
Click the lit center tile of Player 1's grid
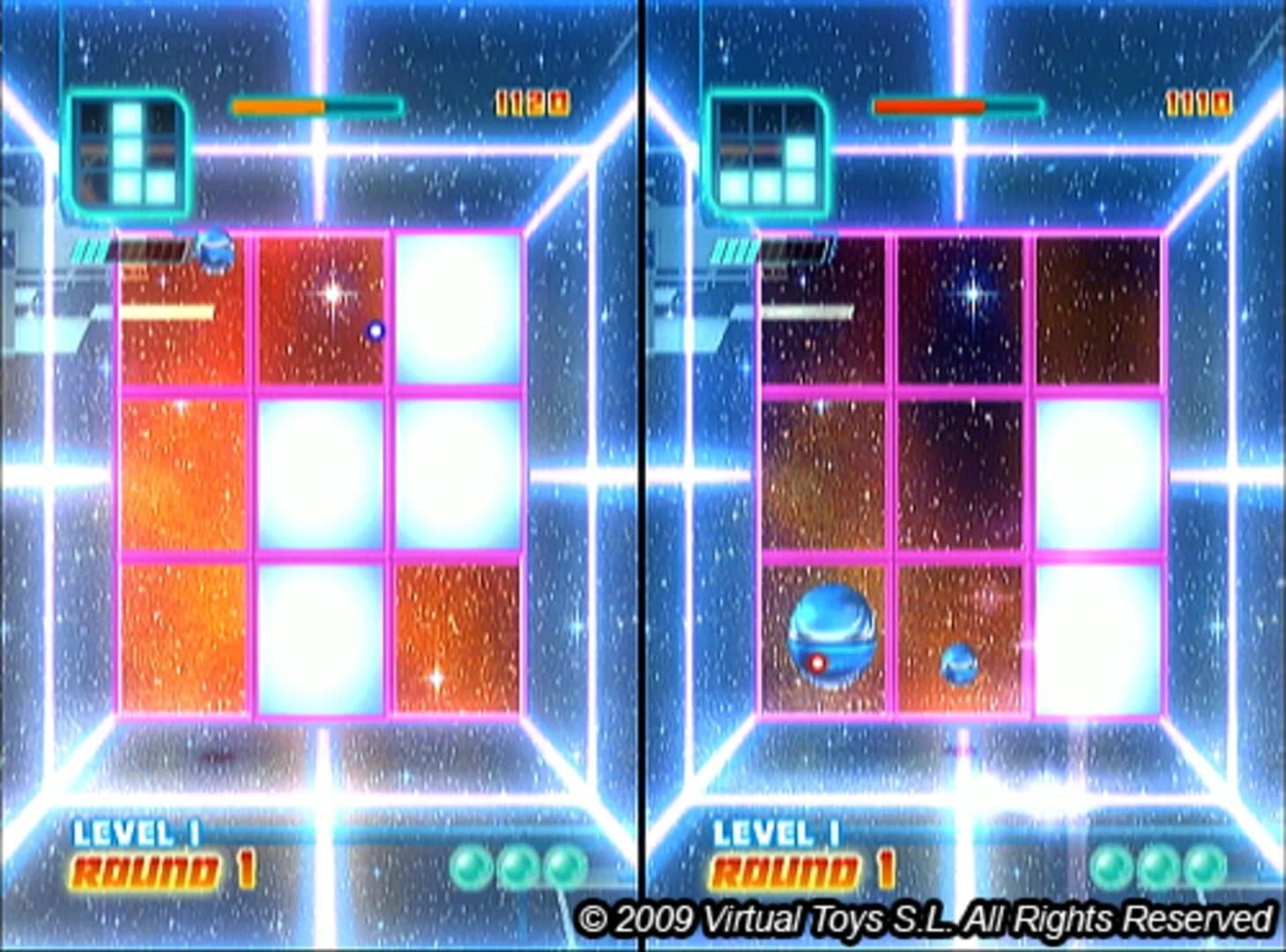321,473
